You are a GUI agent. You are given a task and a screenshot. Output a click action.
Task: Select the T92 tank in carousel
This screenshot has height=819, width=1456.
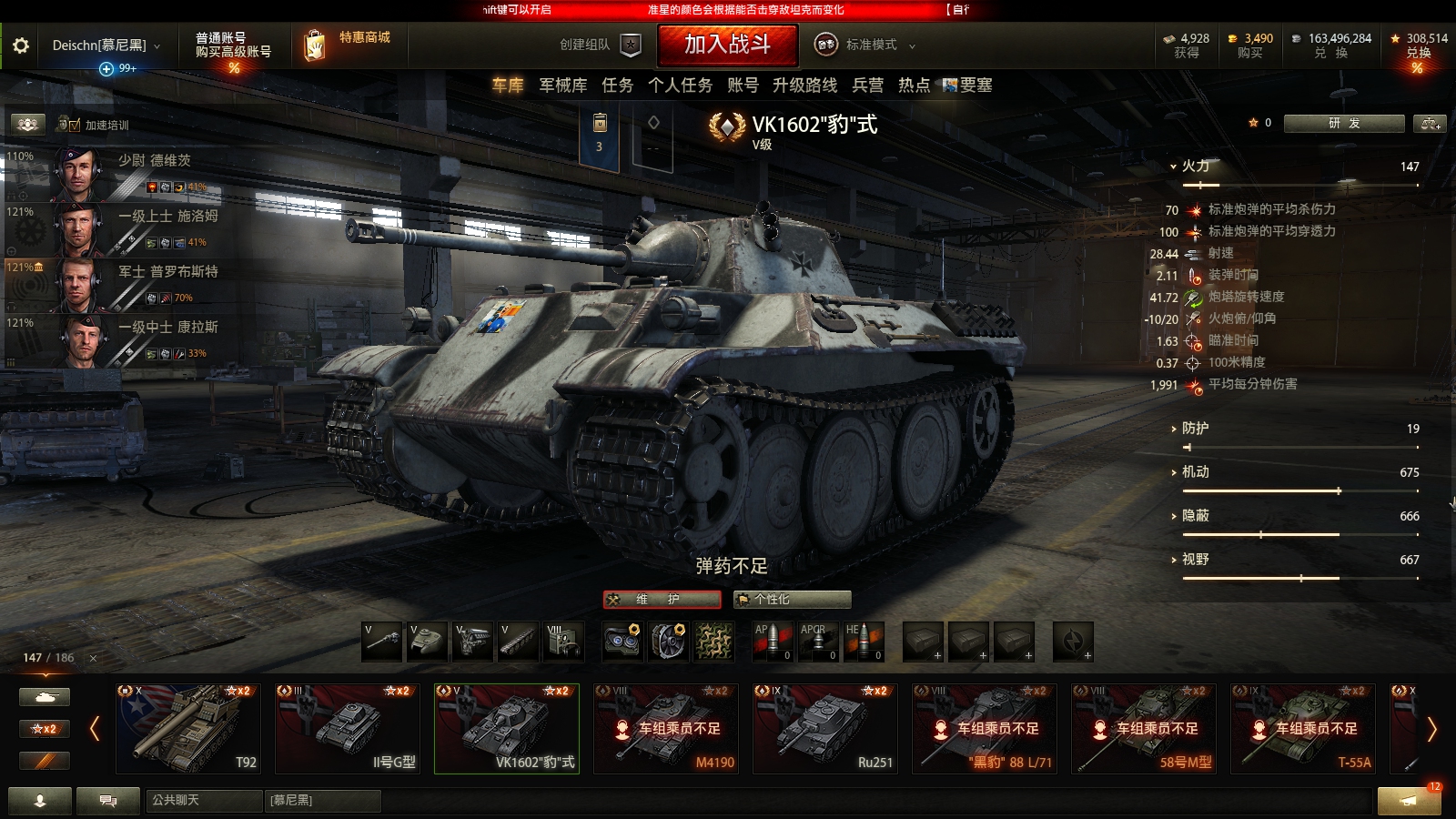(x=187, y=728)
